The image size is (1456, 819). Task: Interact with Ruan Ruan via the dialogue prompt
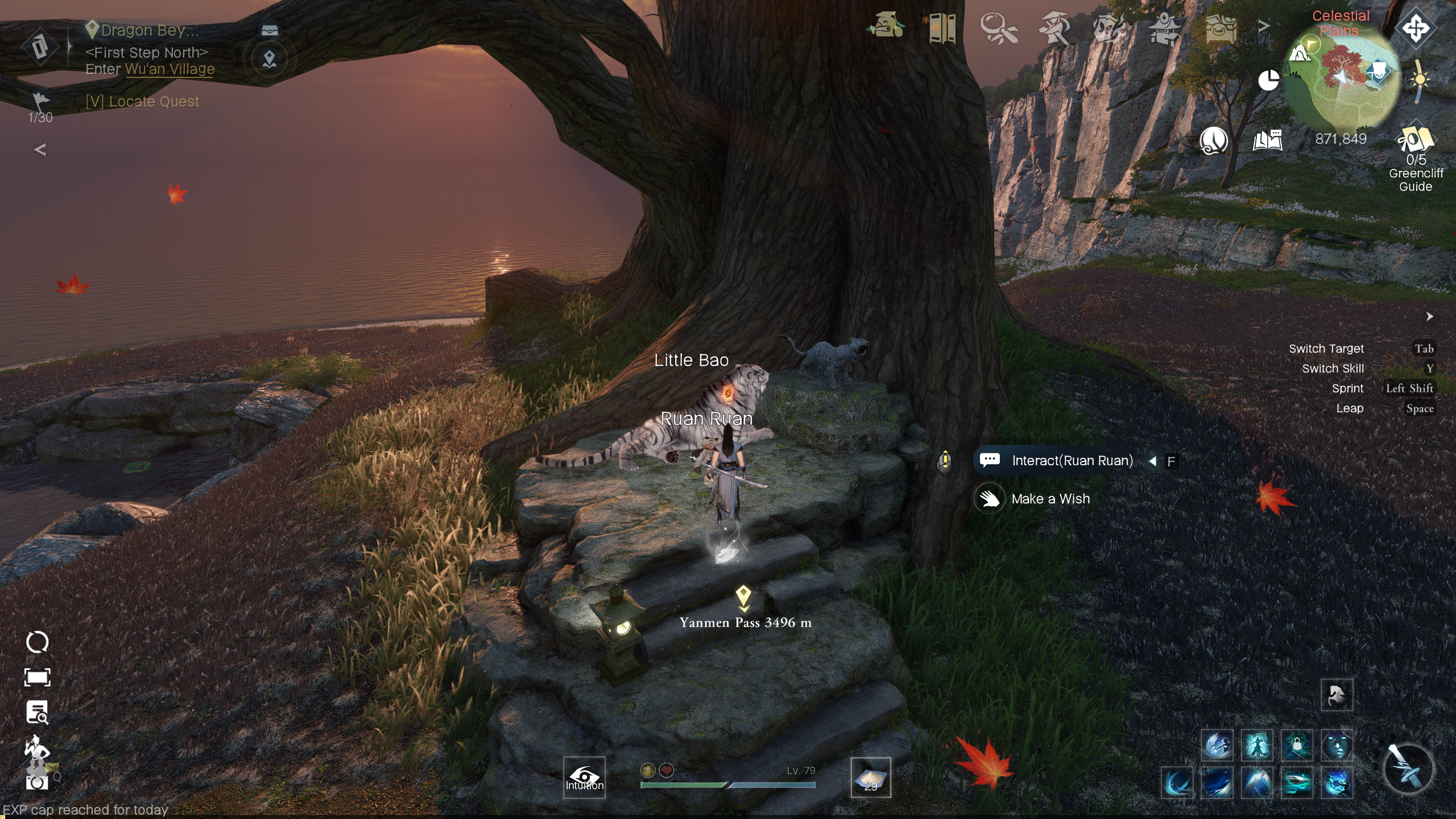[1072, 461]
